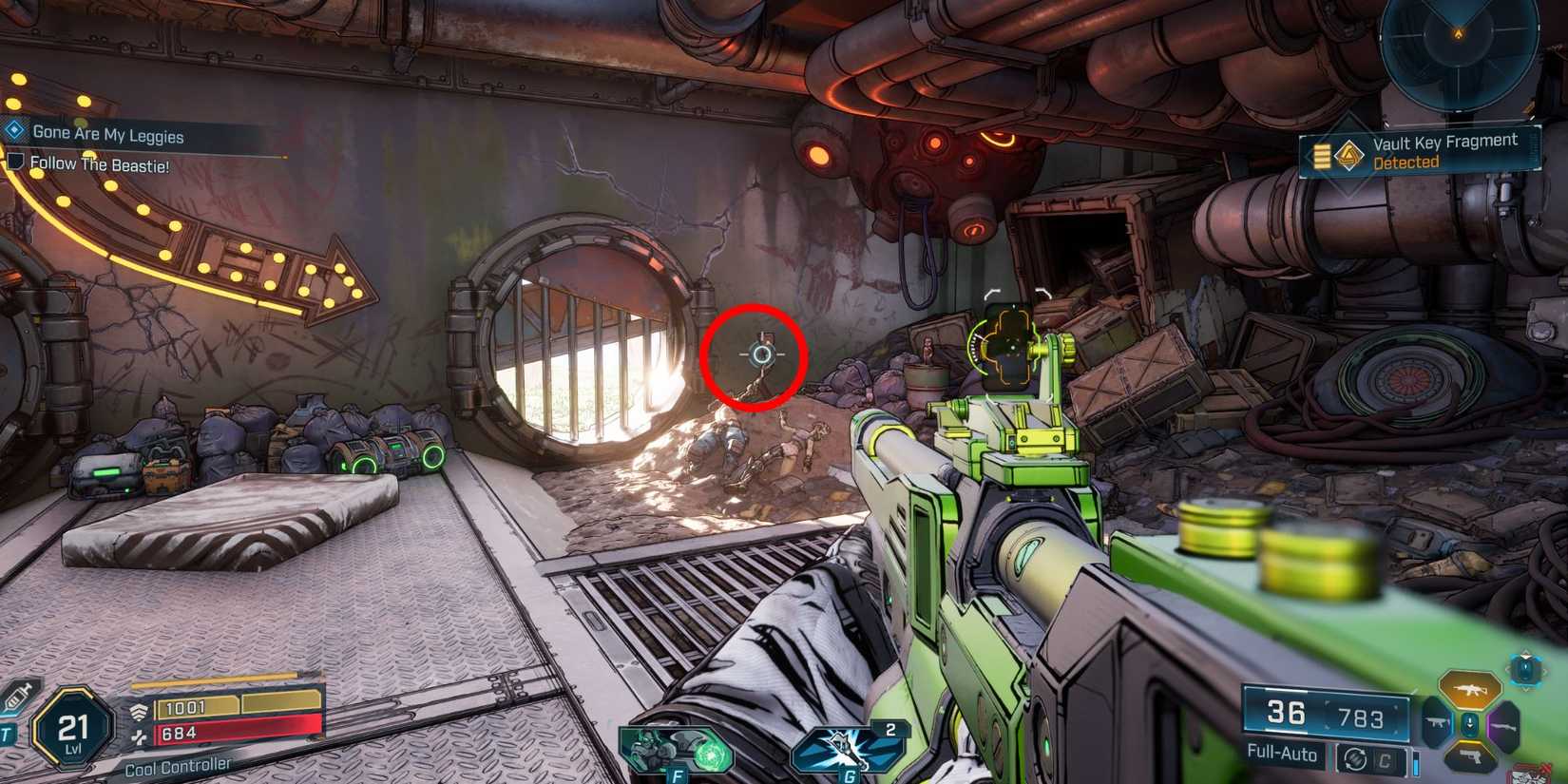Viewport: 1568px width, 784px height.
Task: Expand the Gone Are My Leggies objective list
Action: coord(13,132)
